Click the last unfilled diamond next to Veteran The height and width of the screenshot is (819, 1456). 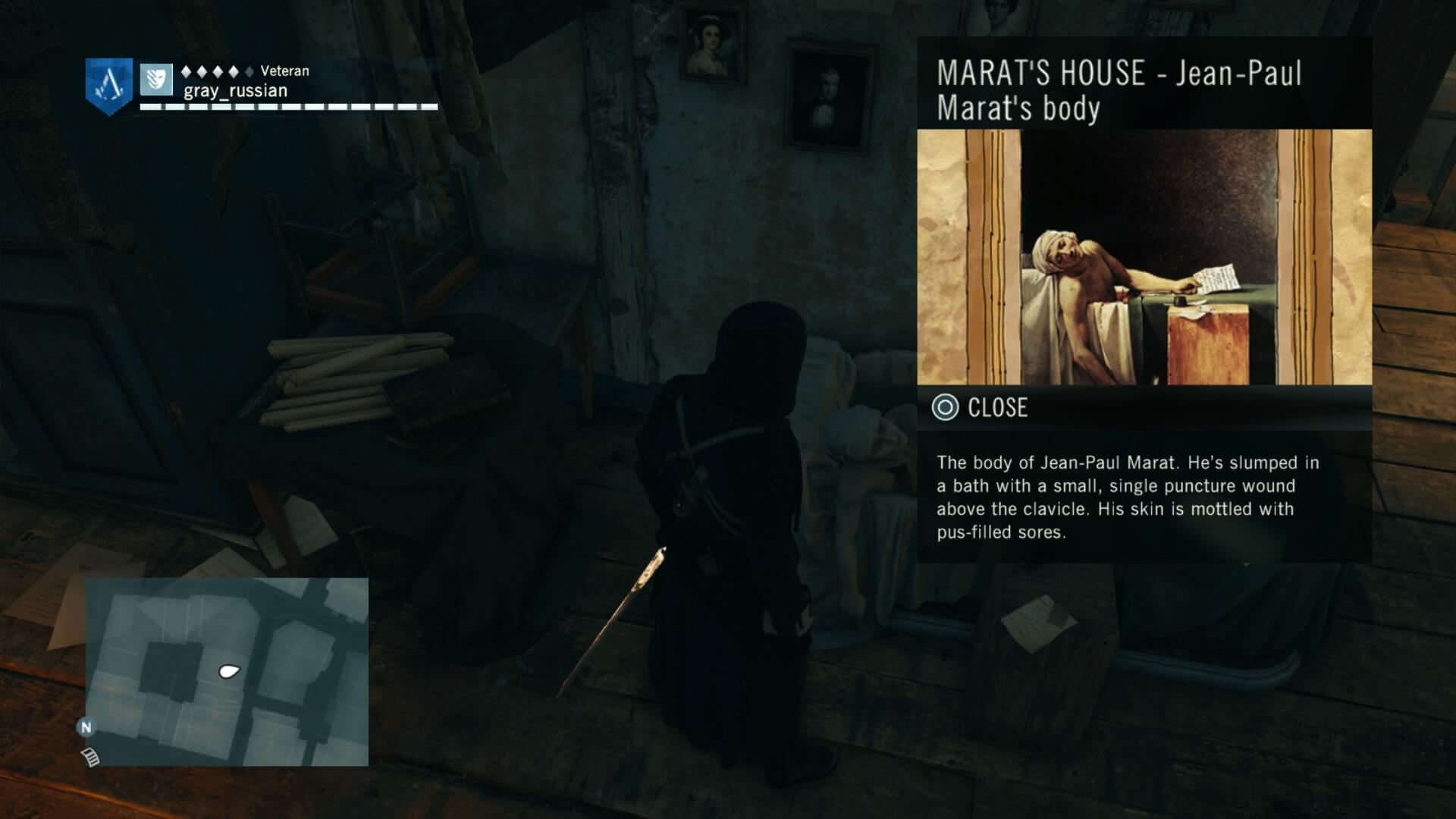coord(249,71)
